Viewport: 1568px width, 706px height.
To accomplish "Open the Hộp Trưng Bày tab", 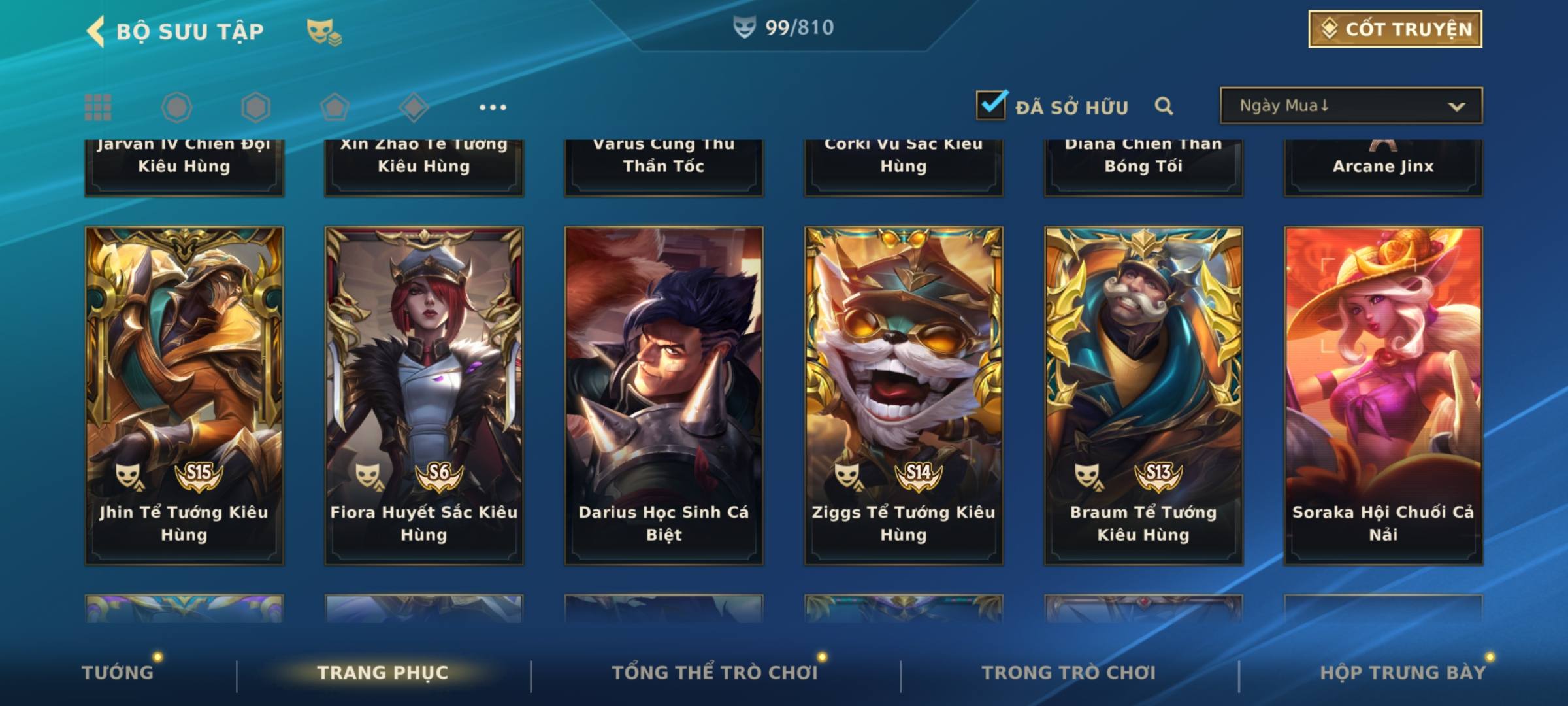I will 1403,673.
